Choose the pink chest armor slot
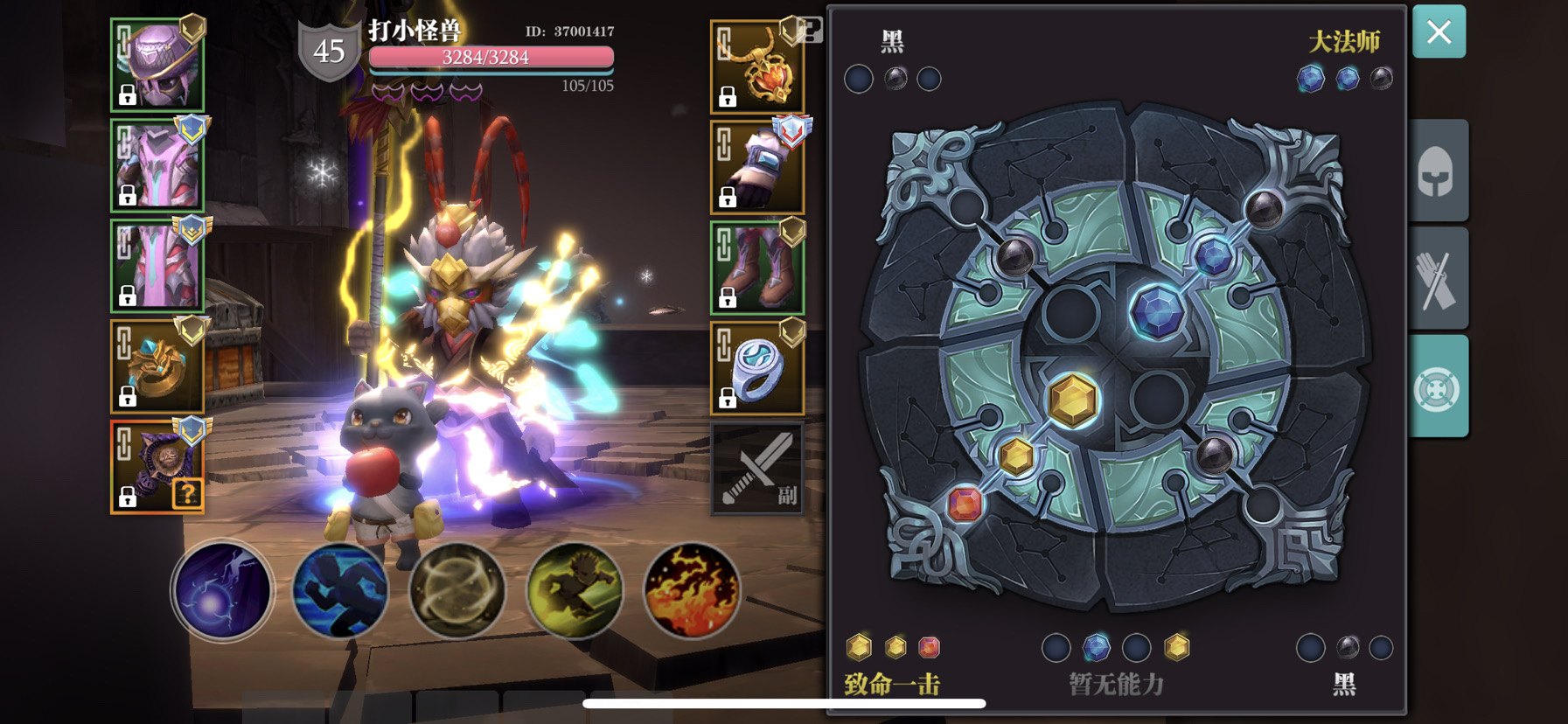Viewport: 1568px width, 724px height. 157,166
